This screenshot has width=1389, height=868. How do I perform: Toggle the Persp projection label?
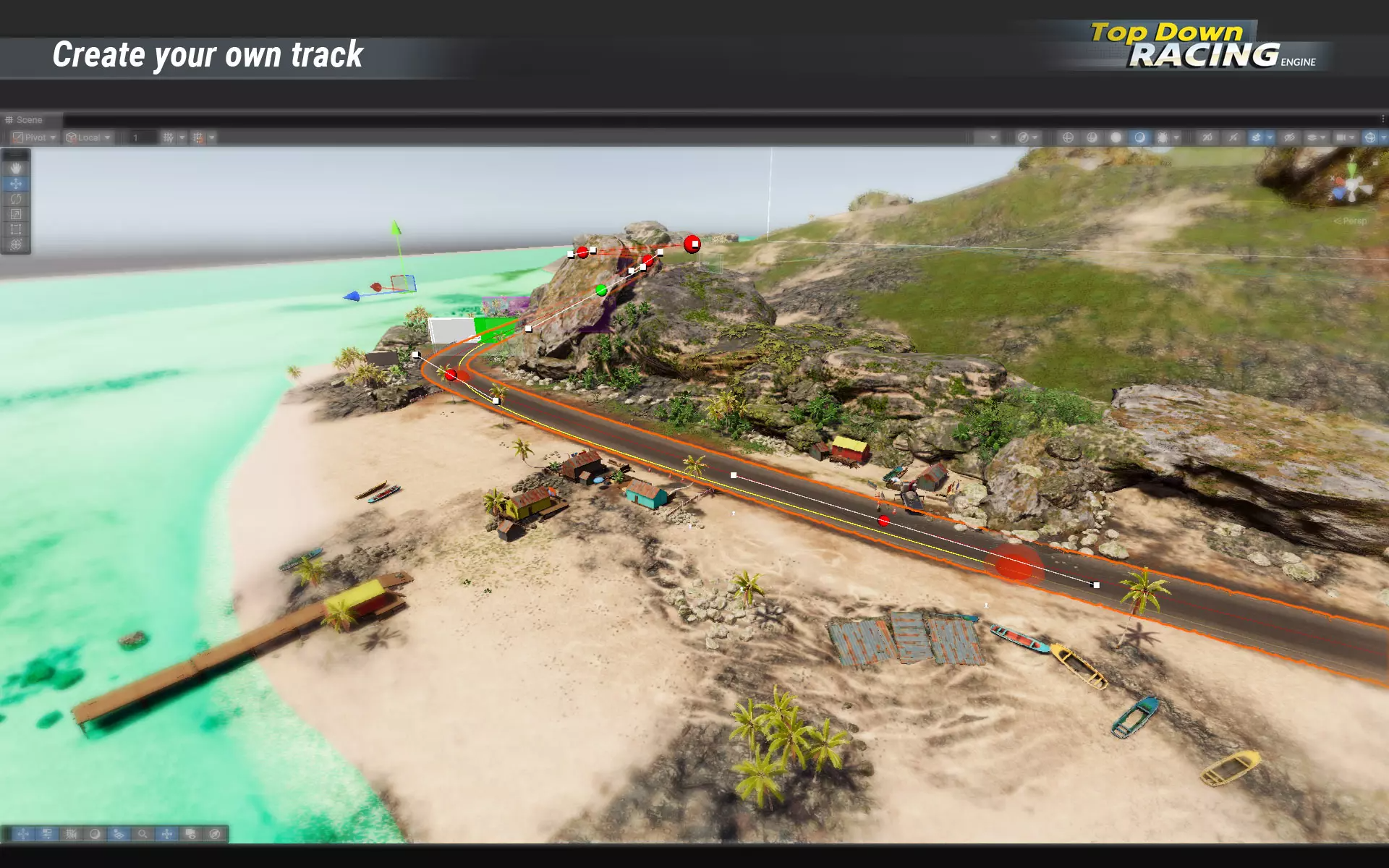[1351, 221]
